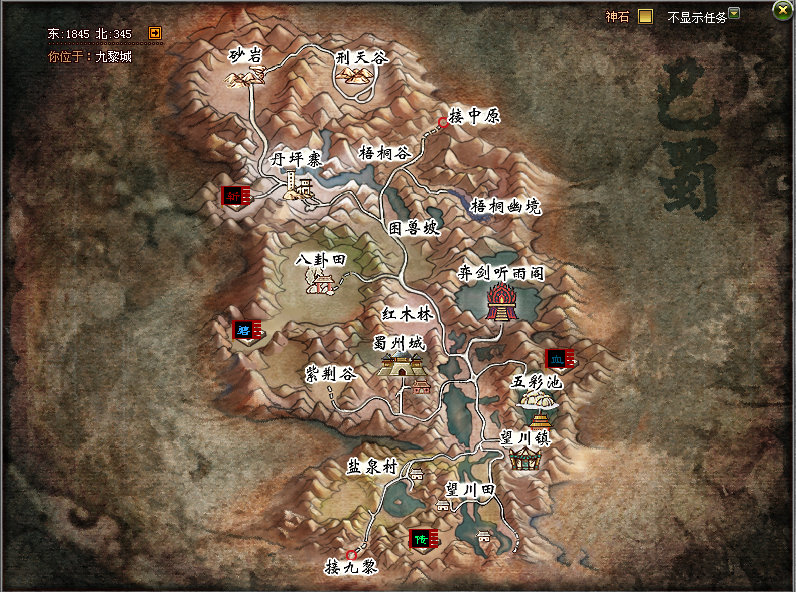Close the Bashu world map
796x592 pixels.
pyautogui.click(x=782, y=10)
